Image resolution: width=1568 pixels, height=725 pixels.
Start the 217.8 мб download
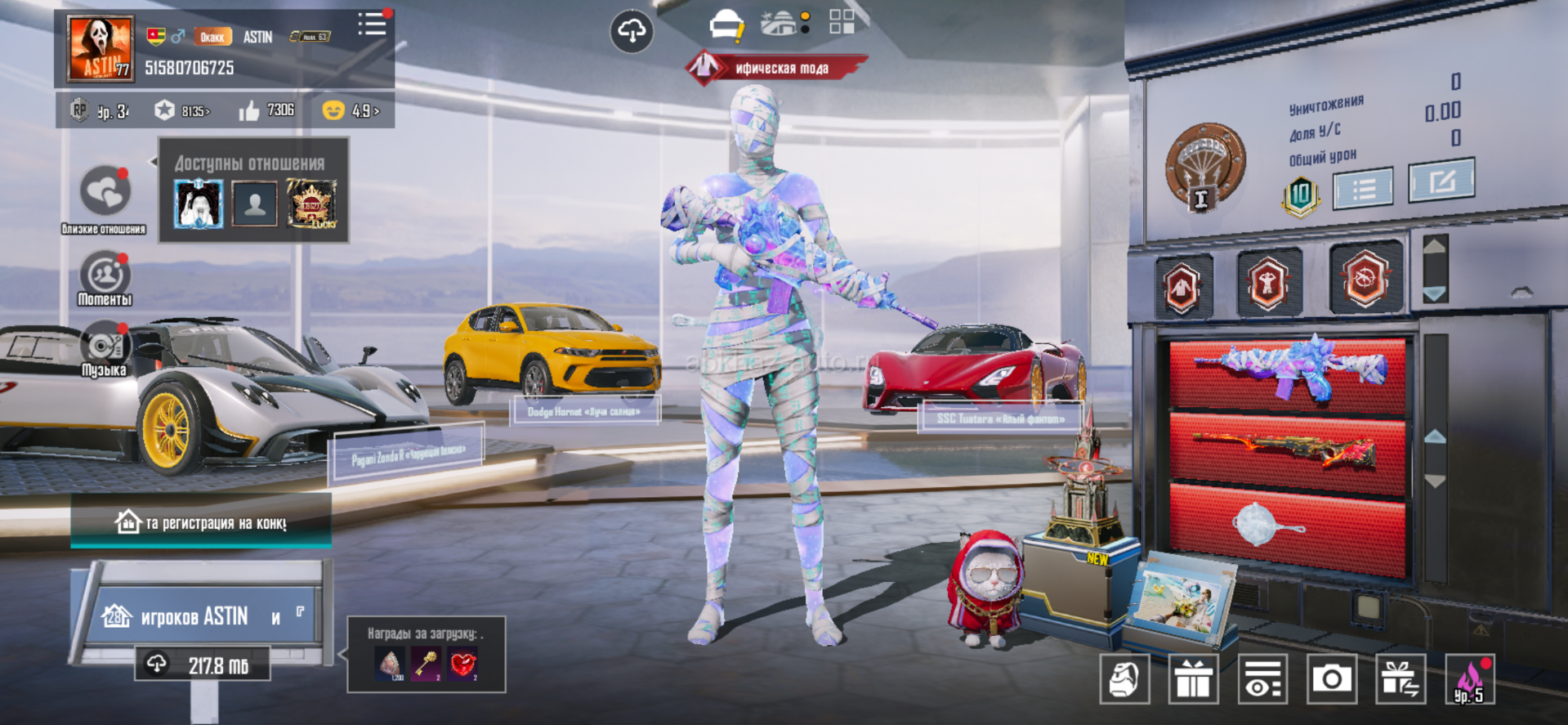(x=203, y=665)
